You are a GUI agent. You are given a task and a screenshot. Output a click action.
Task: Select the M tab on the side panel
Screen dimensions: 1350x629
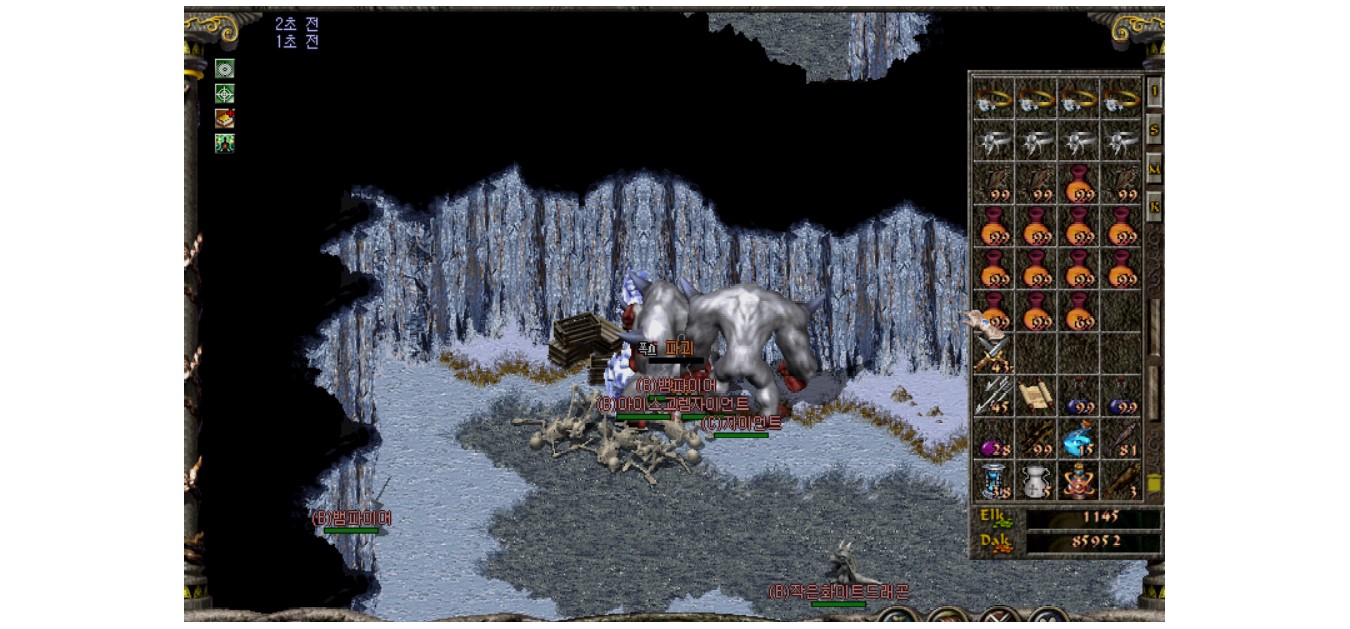coord(1154,168)
